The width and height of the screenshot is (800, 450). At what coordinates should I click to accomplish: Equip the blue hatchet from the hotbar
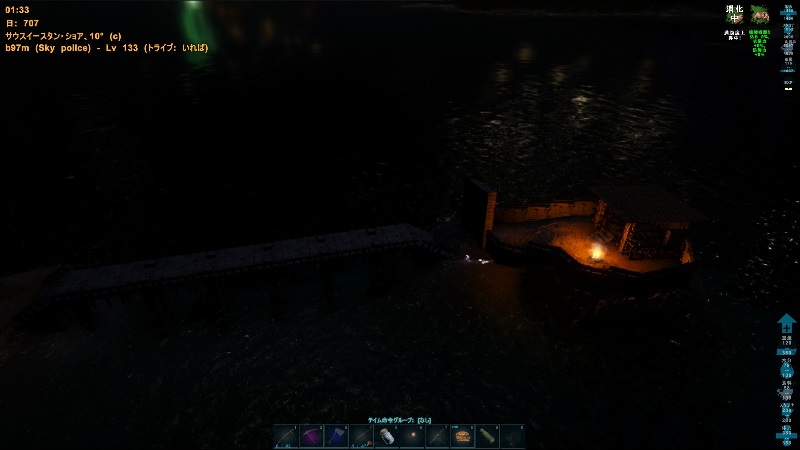337,437
